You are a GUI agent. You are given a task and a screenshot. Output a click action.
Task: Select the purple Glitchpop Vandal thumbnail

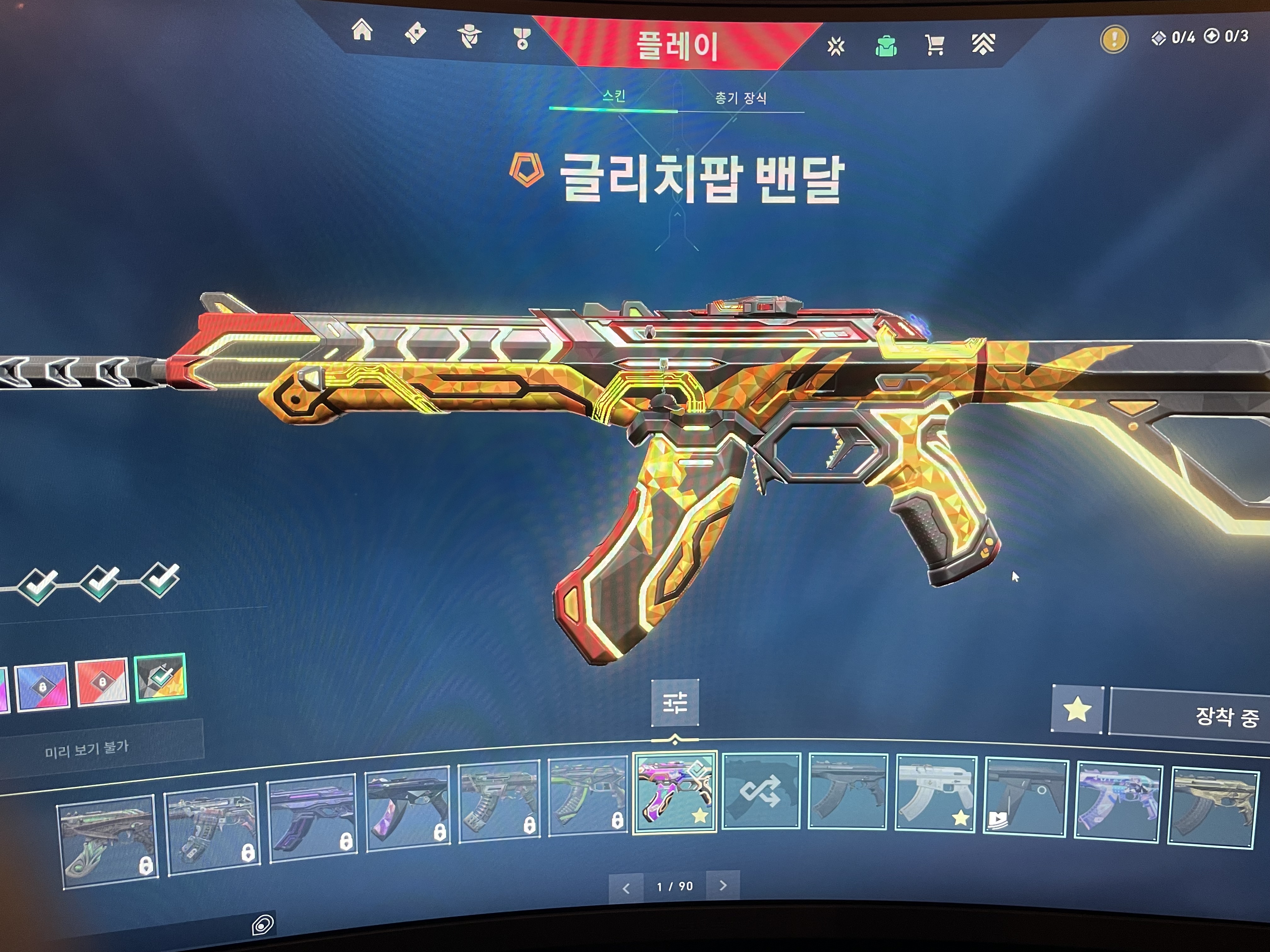675,792
